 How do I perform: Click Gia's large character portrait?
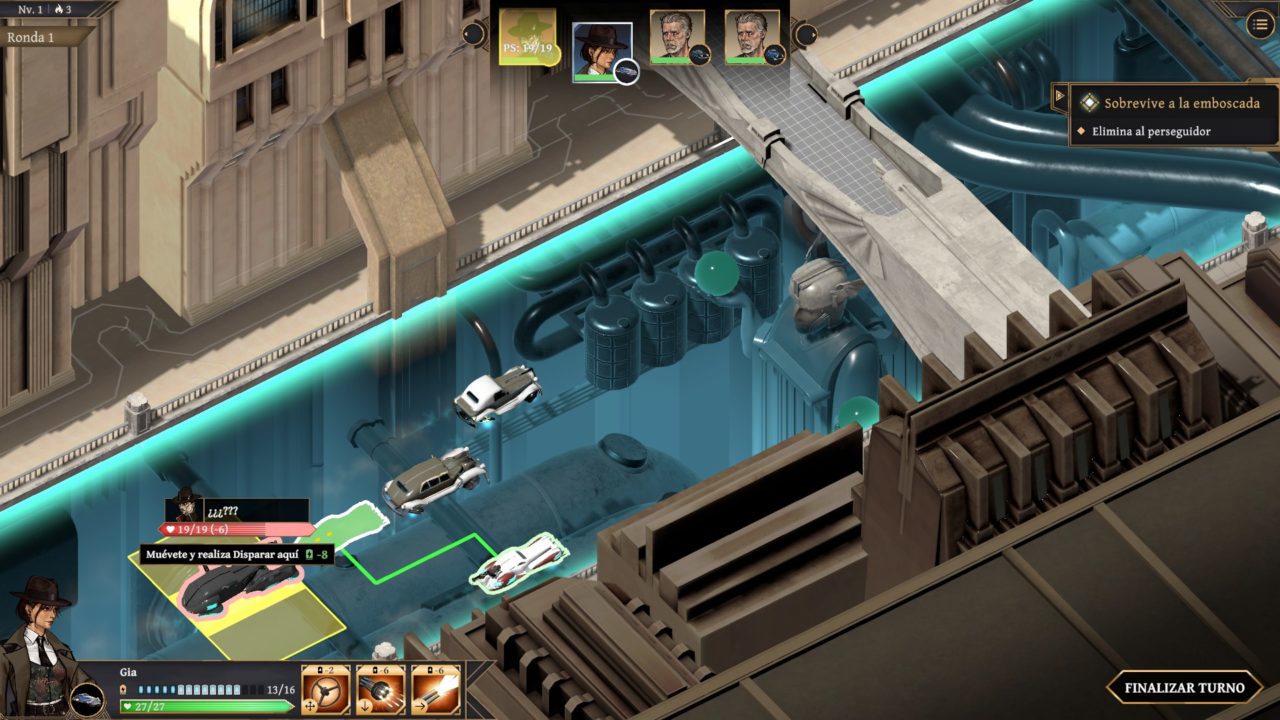pos(38,640)
